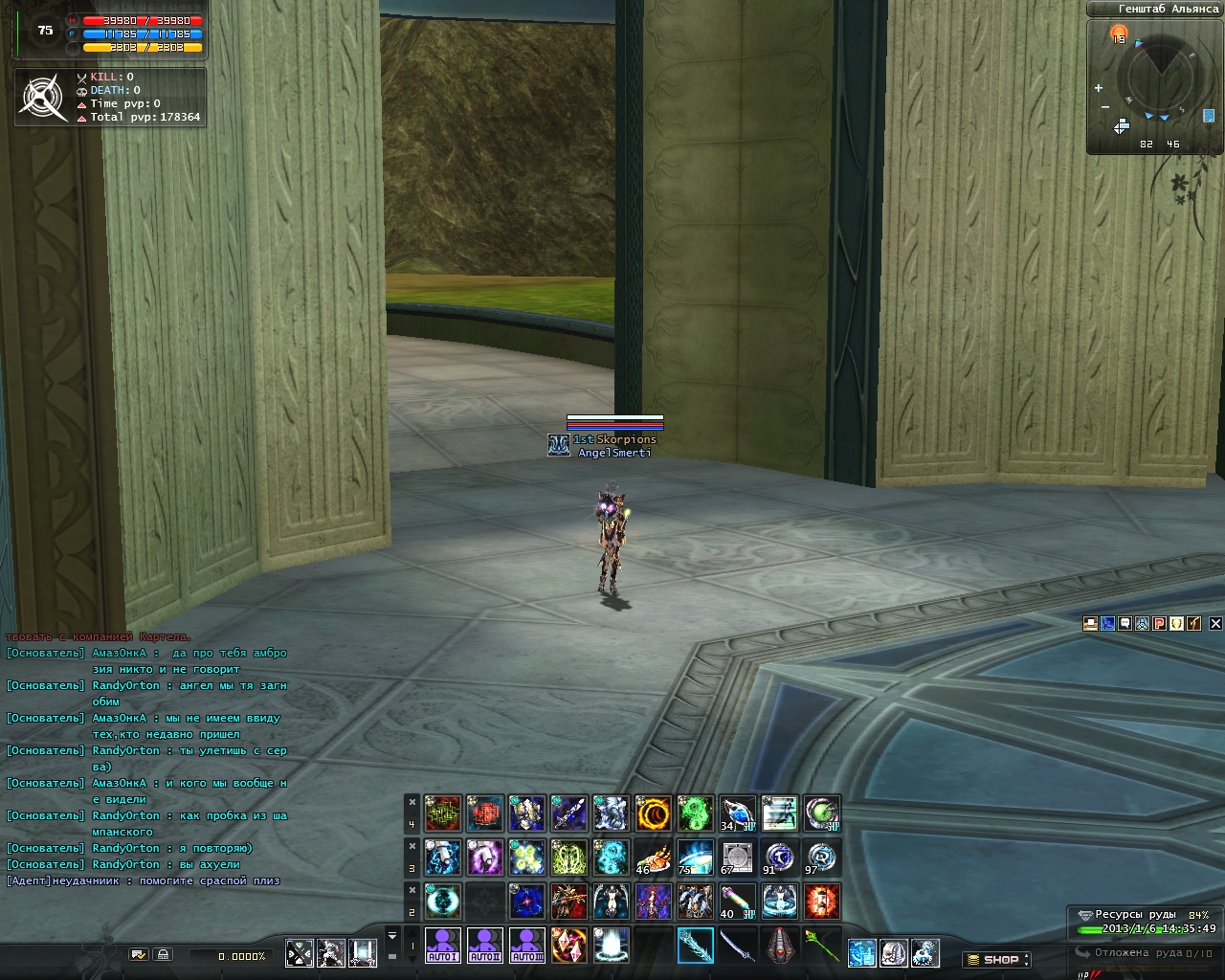1225x980 pixels.
Task: Zoom in the minimap with plus button
Action: [1099, 88]
